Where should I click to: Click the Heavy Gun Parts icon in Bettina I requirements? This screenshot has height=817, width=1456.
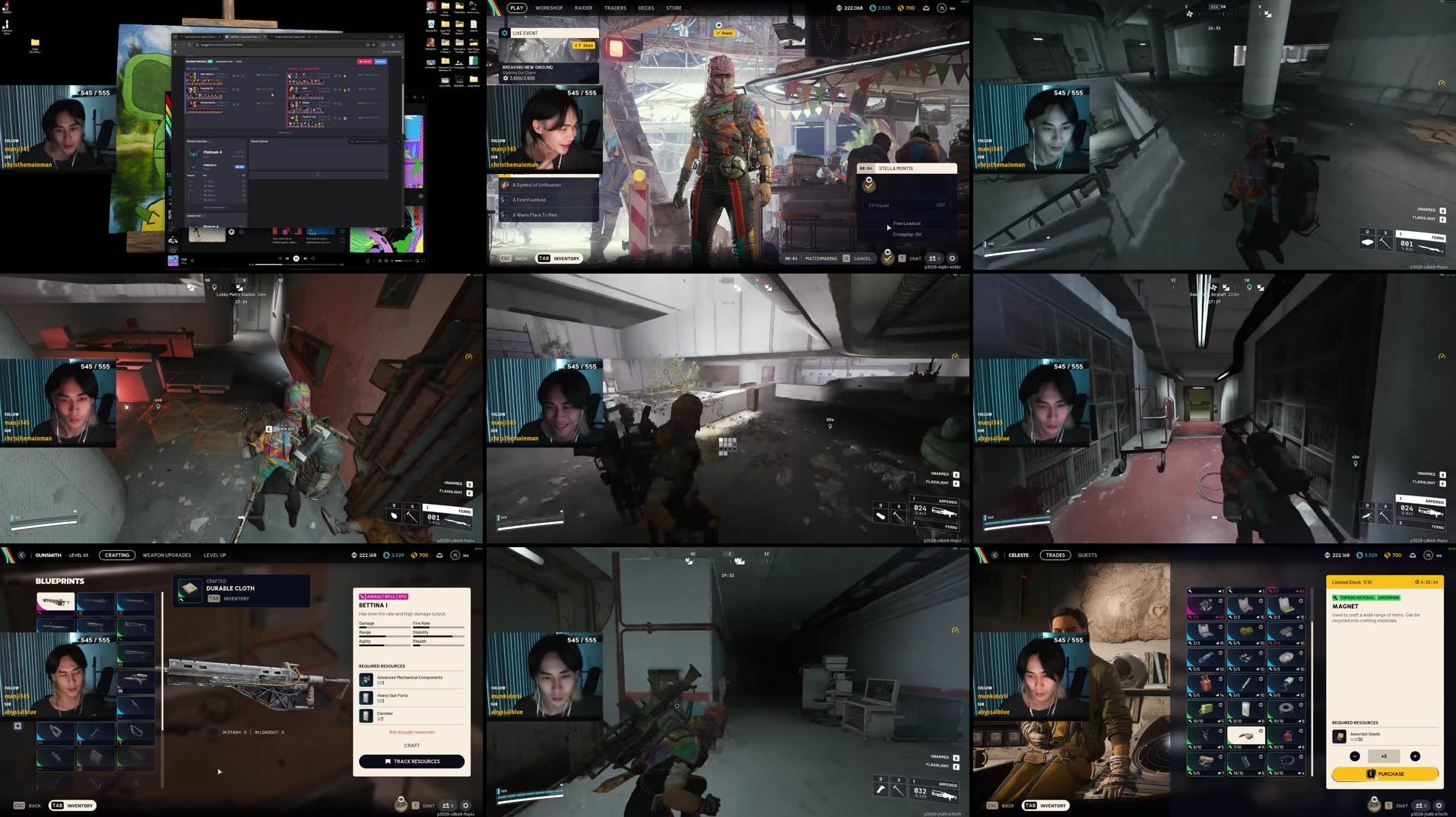coord(366,697)
